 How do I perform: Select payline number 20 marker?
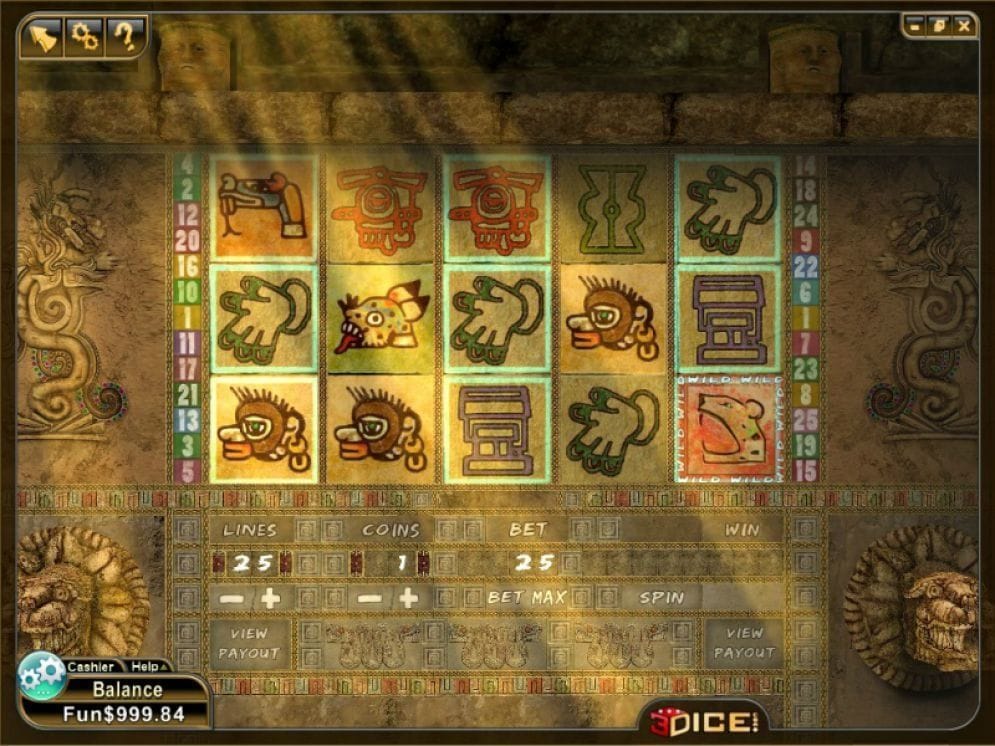pyautogui.click(x=187, y=240)
